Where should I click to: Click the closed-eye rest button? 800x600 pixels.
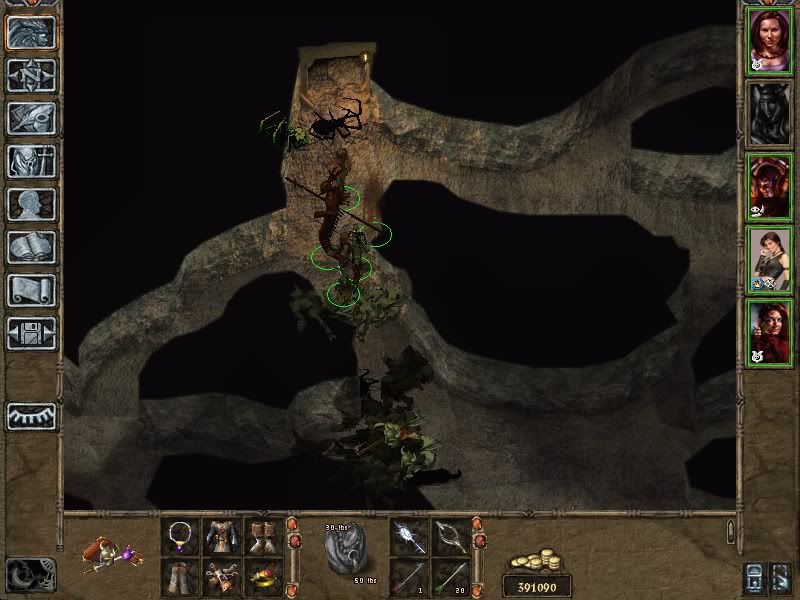point(31,415)
